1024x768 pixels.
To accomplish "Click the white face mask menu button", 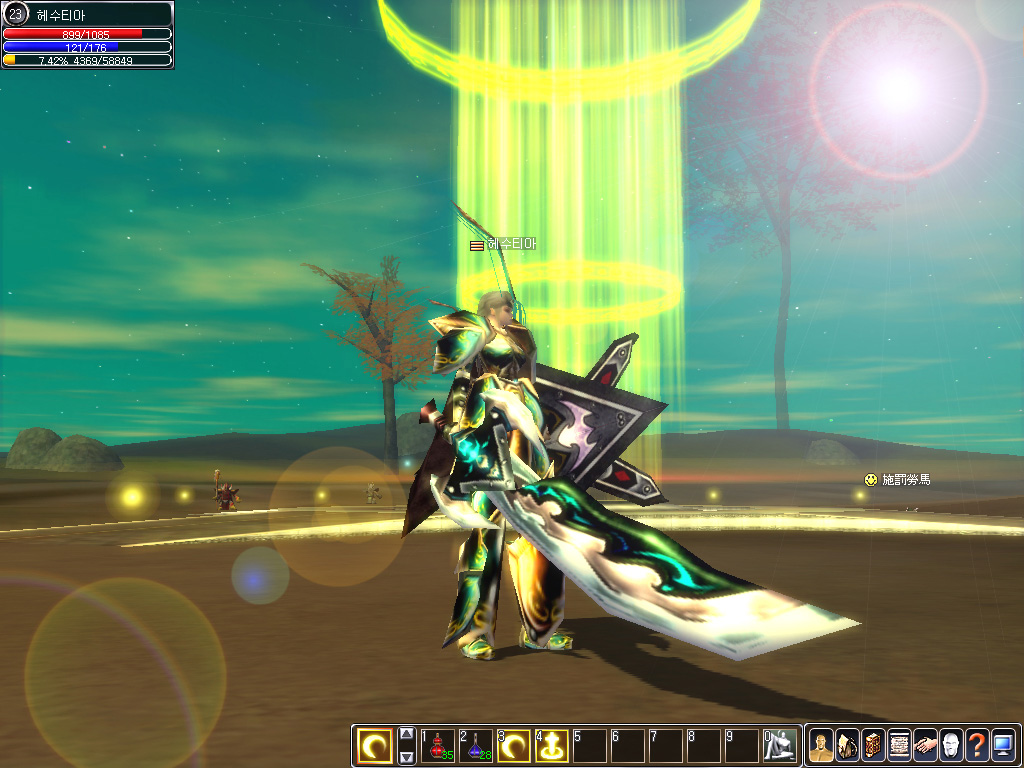I will click(x=951, y=746).
